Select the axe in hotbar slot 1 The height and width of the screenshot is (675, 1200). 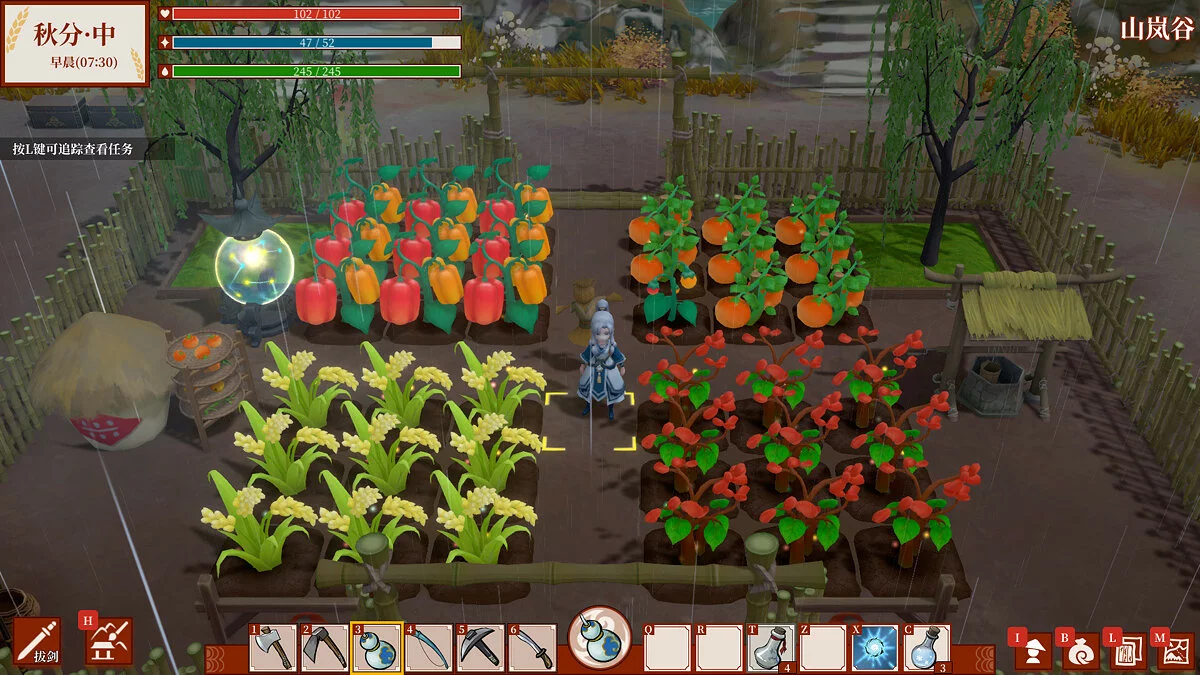pos(273,648)
